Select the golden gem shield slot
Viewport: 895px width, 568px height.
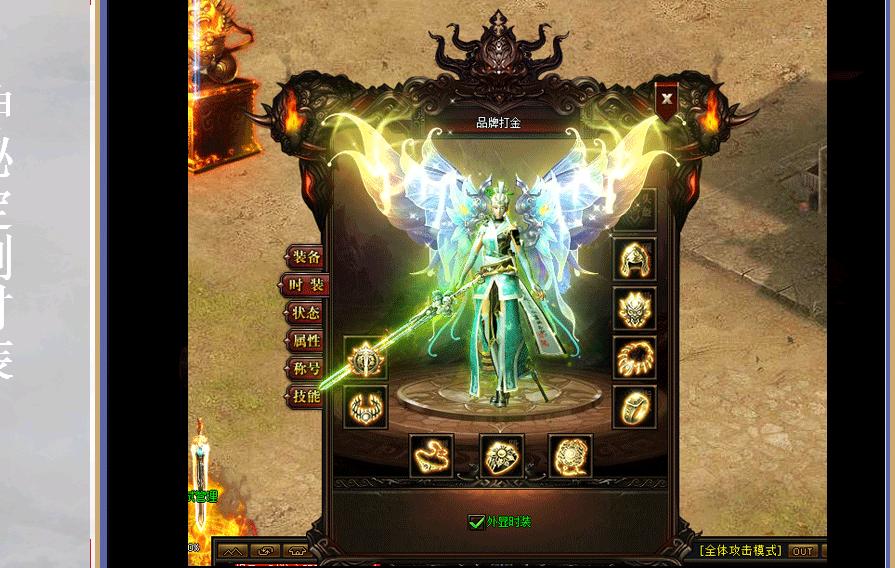pos(501,456)
